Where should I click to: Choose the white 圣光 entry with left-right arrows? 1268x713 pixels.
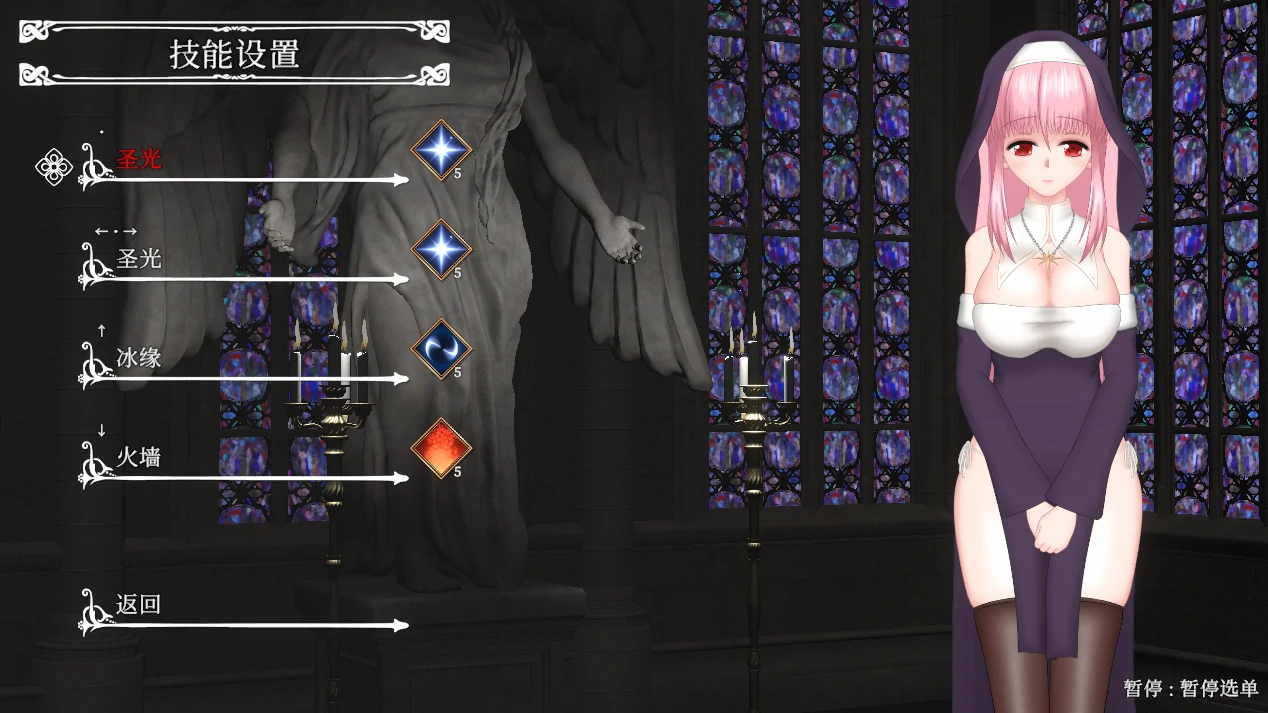(x=139, y=259)
